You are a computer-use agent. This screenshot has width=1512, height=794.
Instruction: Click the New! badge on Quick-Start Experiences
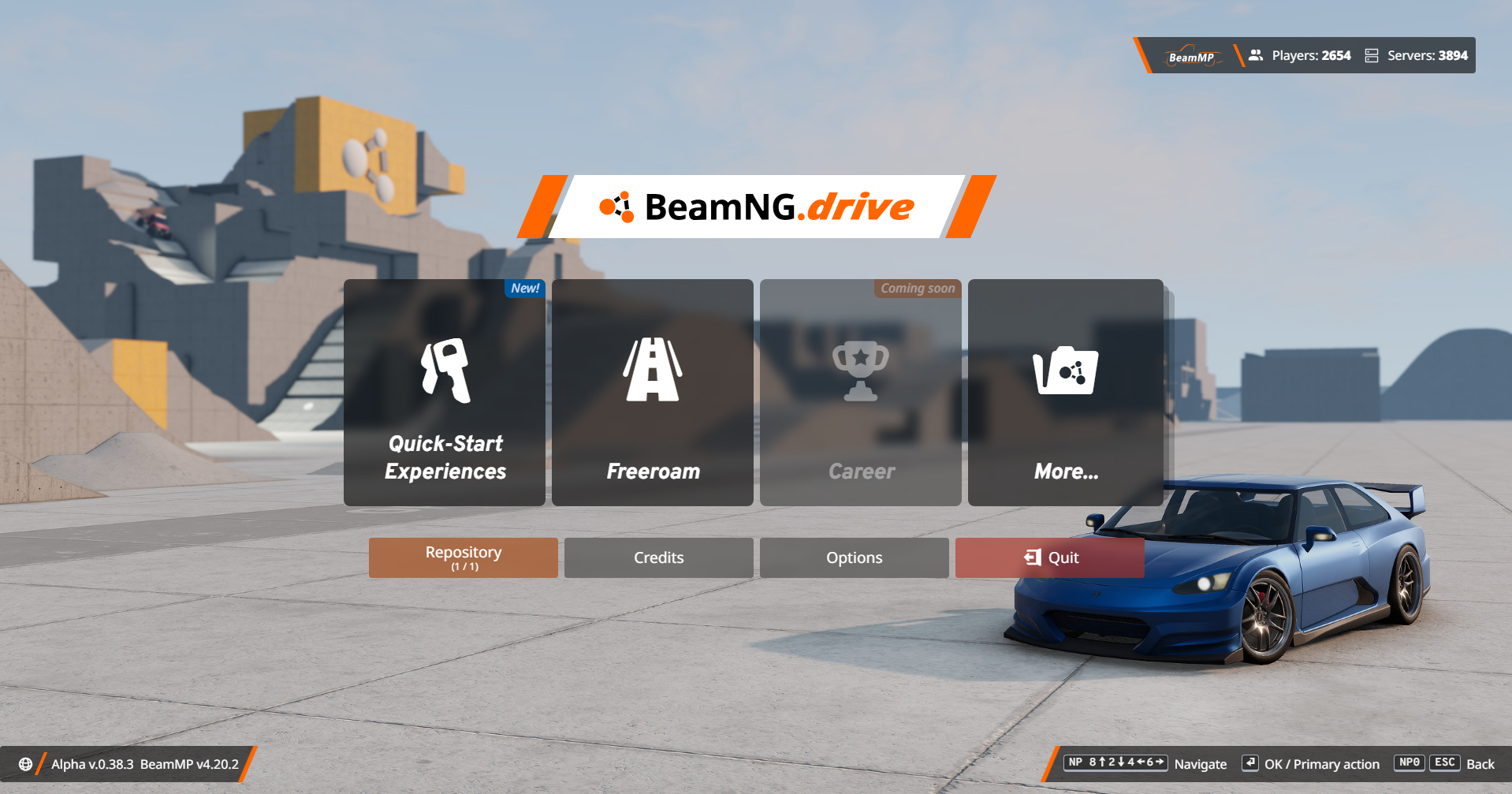coord(524,289)
